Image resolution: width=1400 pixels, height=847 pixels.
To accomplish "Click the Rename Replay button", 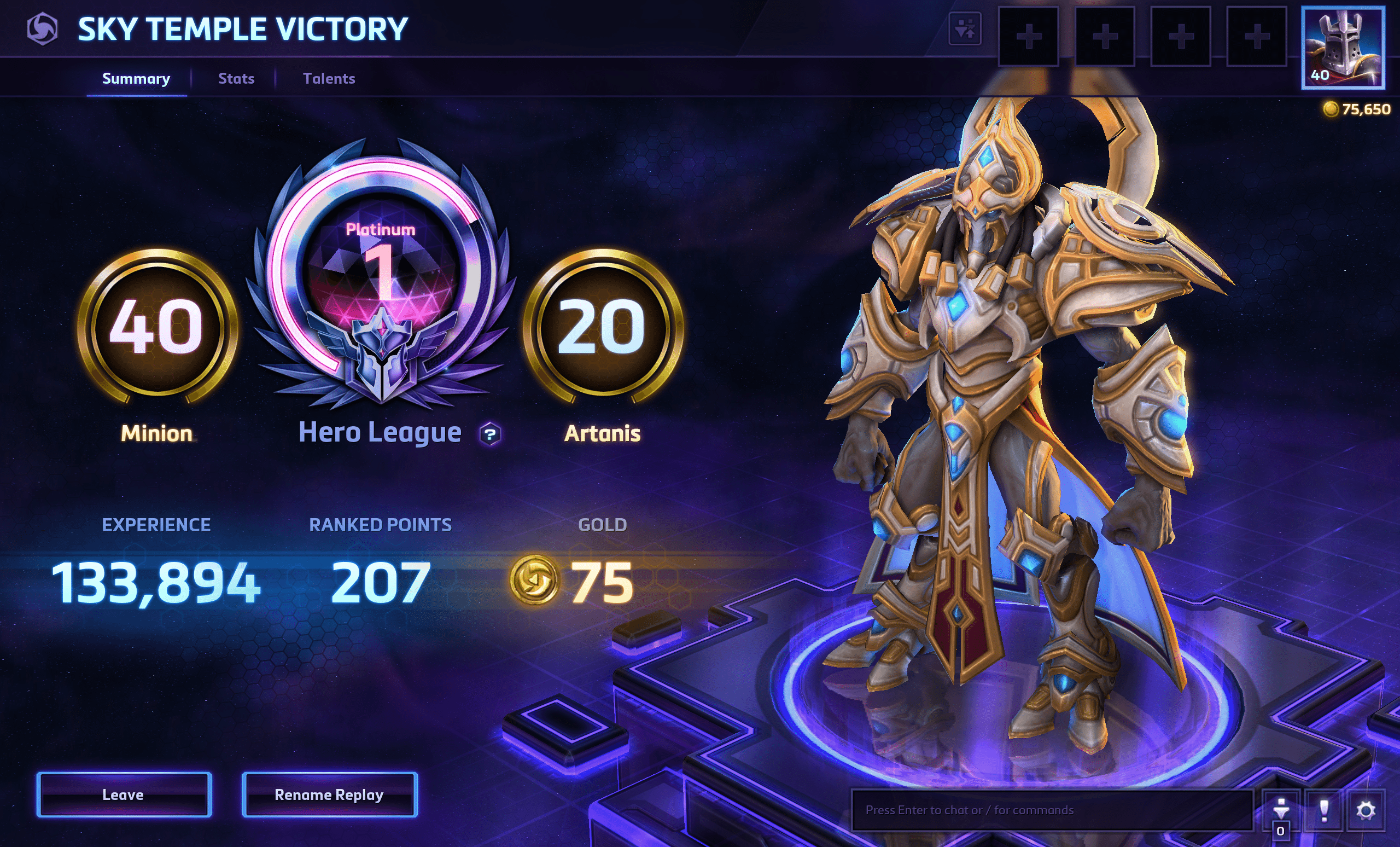I will click(330, 794).
